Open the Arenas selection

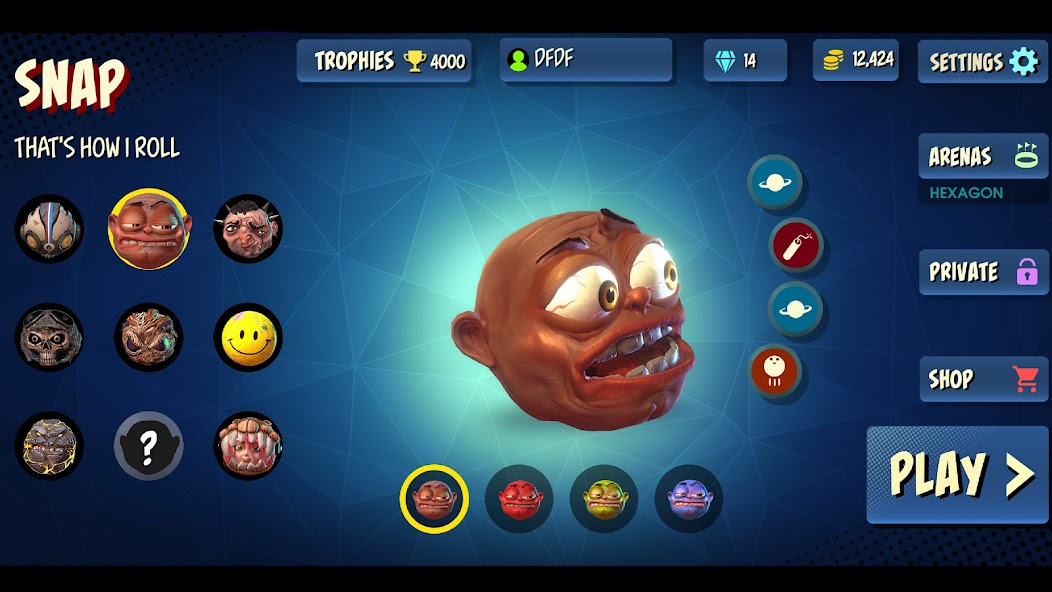point(983,156)
